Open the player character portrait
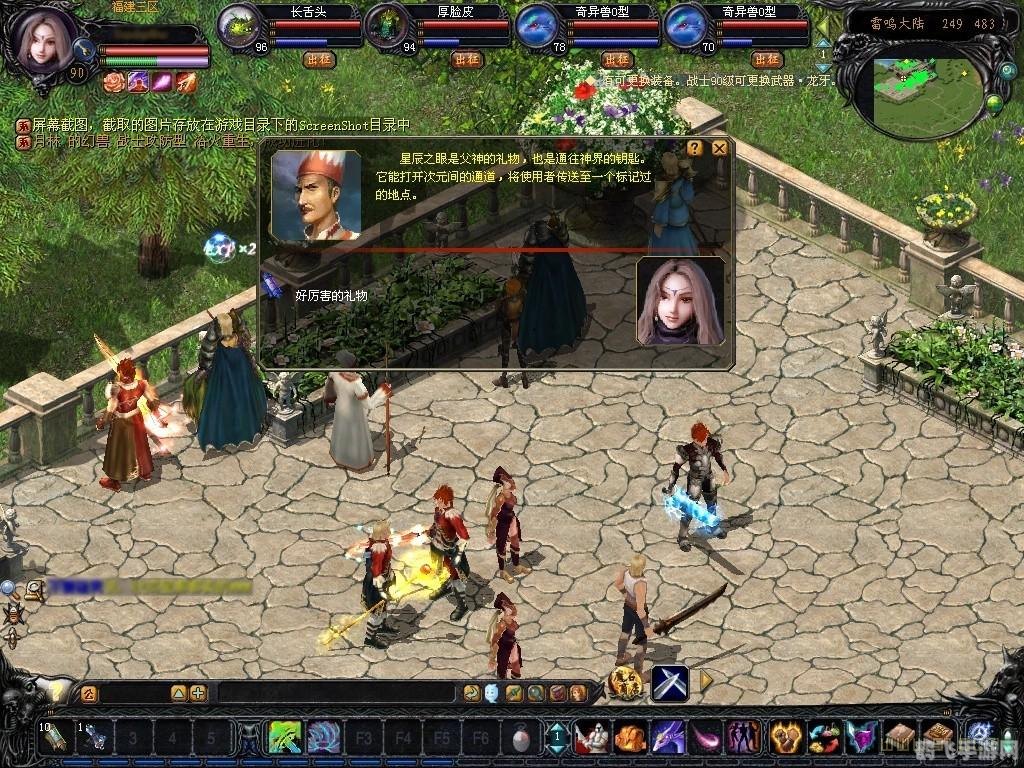The width and height of the screenshot is (1024, 768). tap(42, 40)
